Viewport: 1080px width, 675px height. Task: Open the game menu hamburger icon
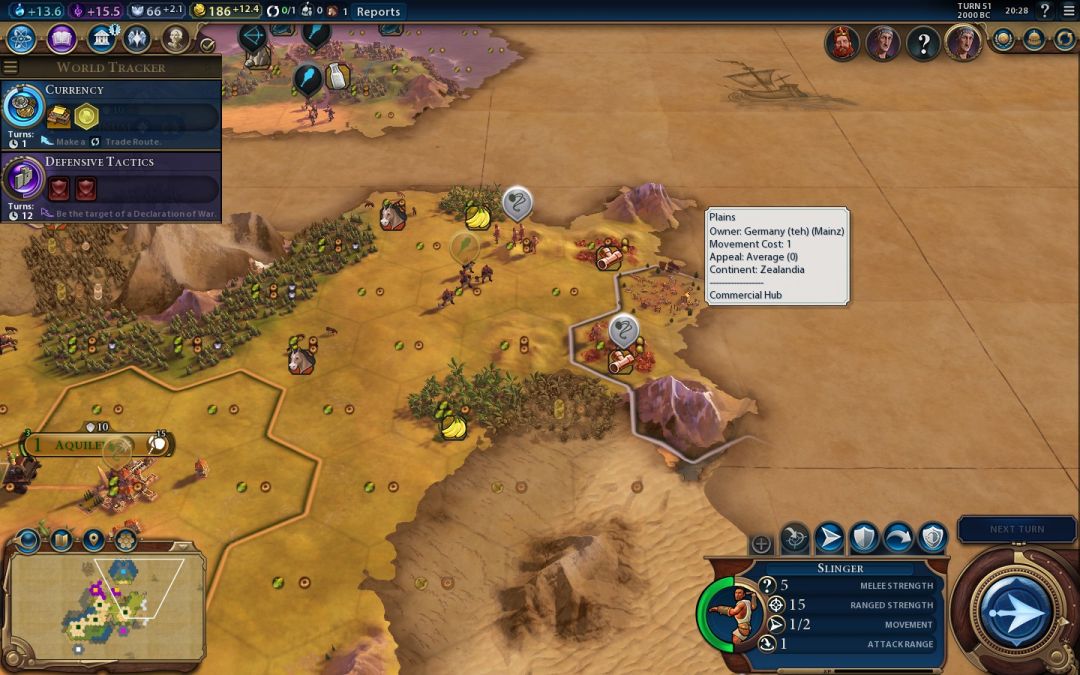[x=1067, y=11]
